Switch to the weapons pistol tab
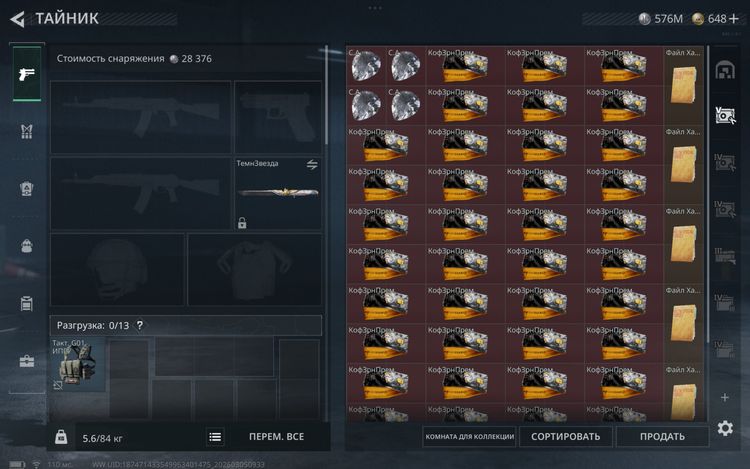The width and height of the screenshot is (750, 469). point(26,74)
